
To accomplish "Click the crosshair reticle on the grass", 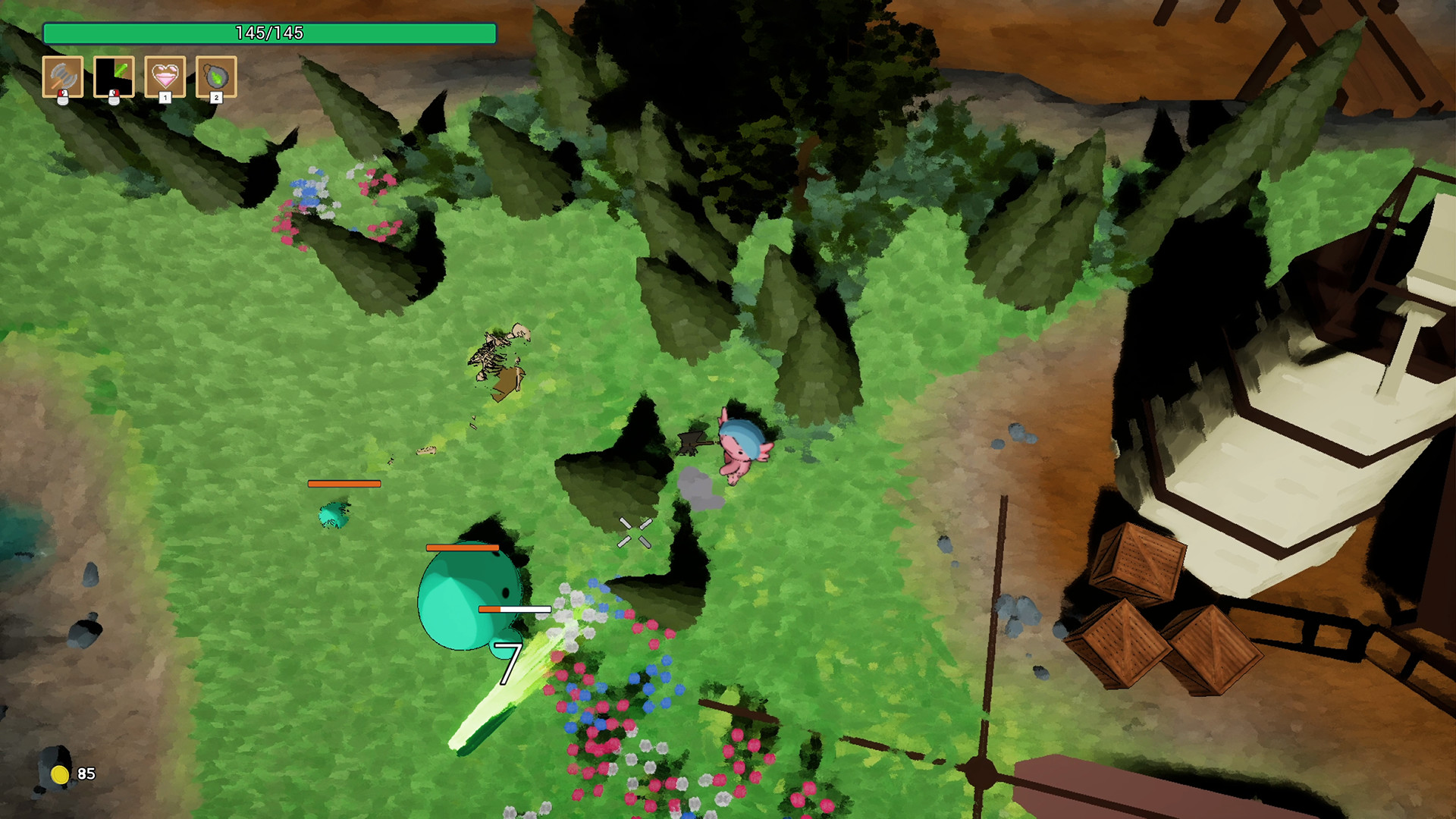I will click(x=634, y=531).
